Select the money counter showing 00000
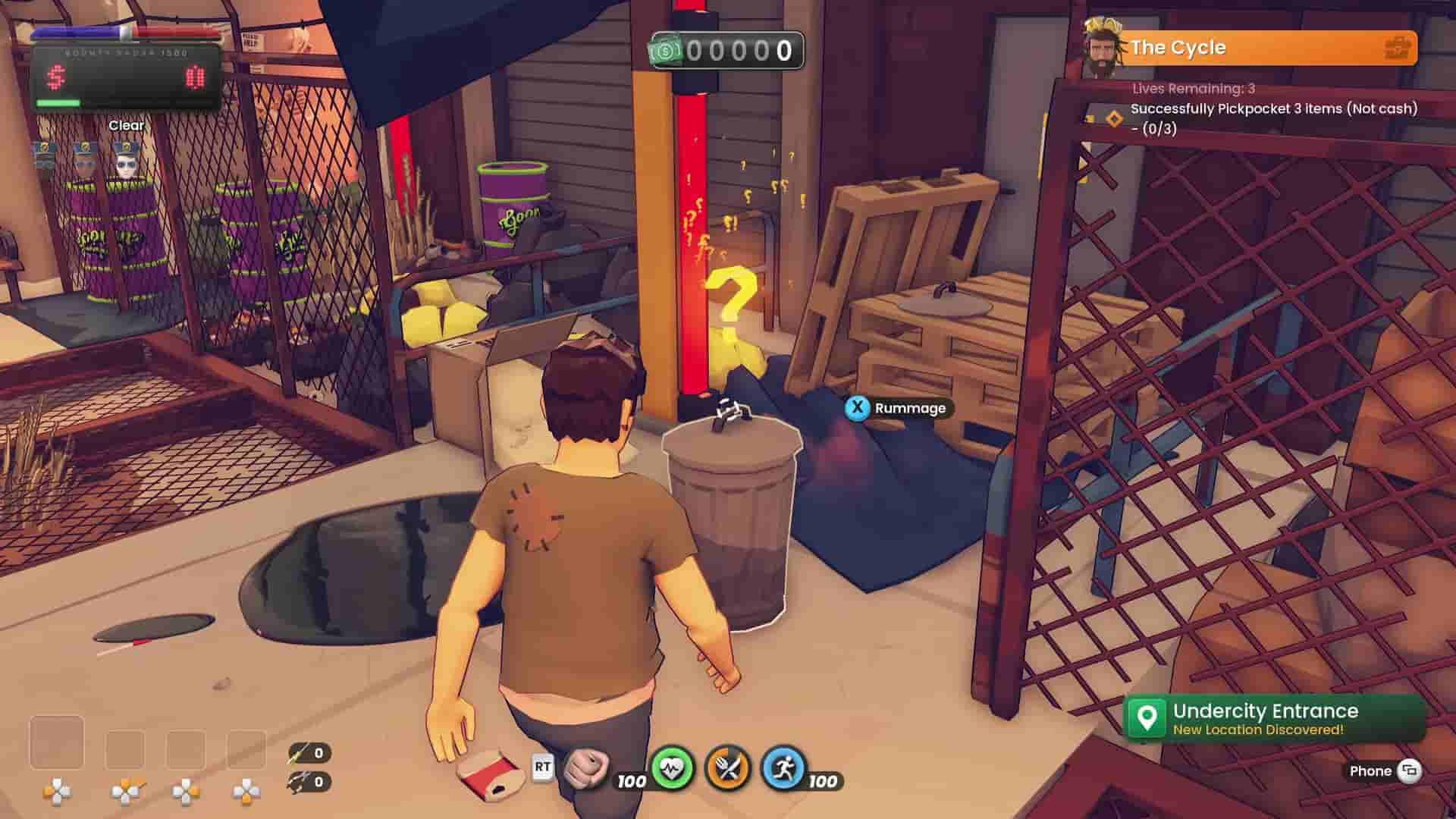The width and height of the screenshot is (1456, 819). coord(726,51)
